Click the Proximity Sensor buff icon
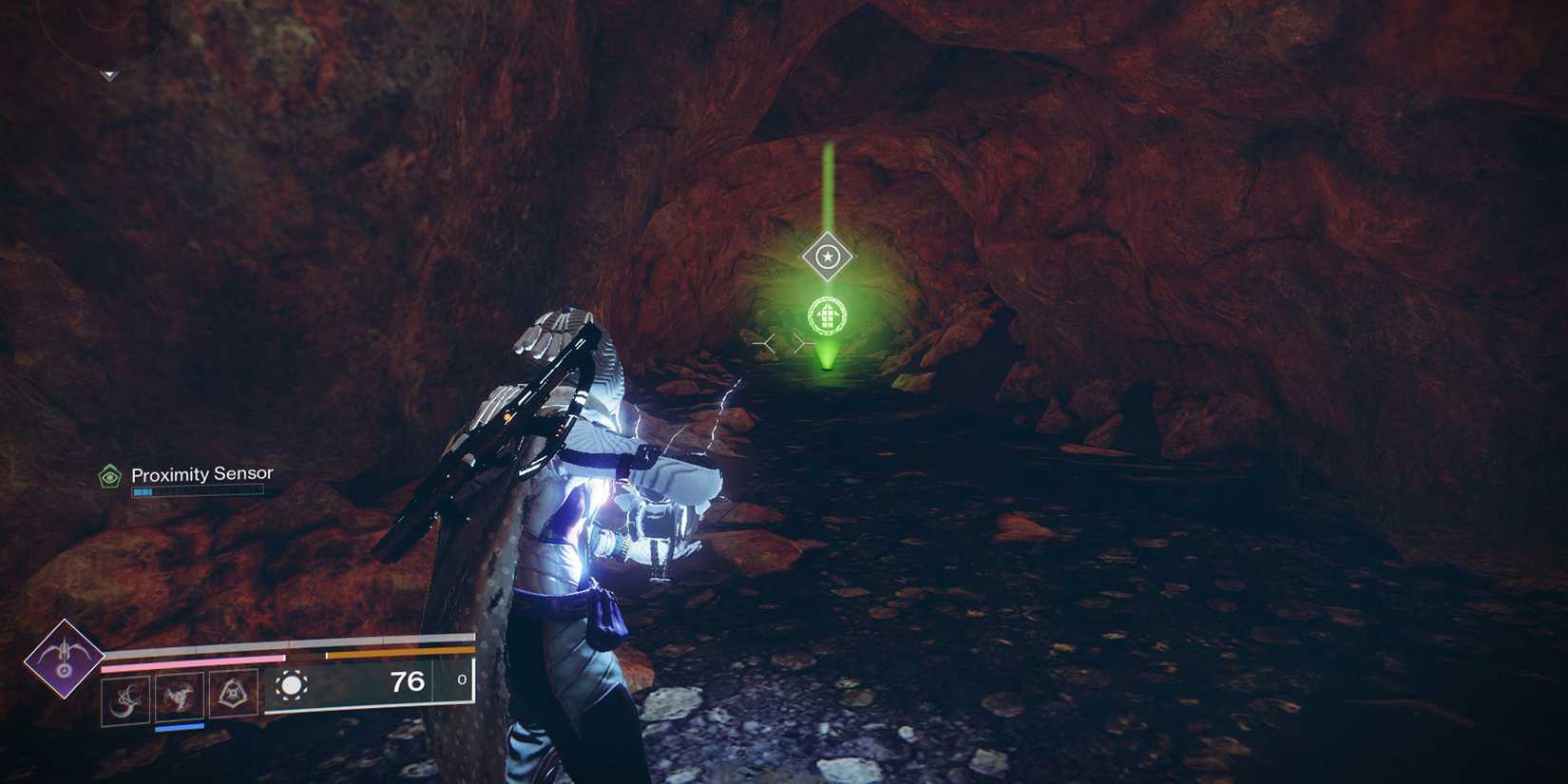1568x784 pixels. pos(109,475)
